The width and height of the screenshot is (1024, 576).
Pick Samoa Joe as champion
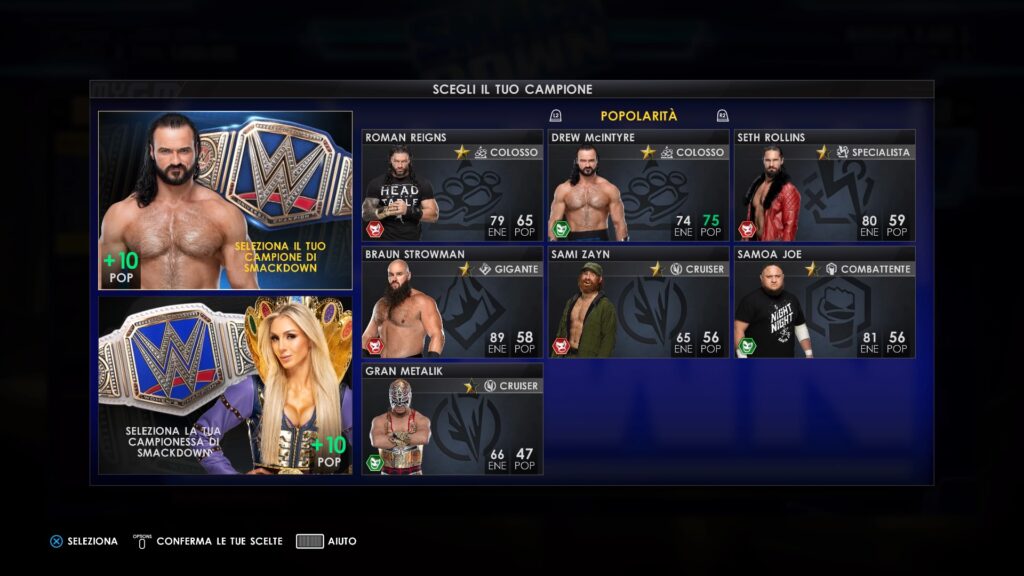[x=824, y=302]
